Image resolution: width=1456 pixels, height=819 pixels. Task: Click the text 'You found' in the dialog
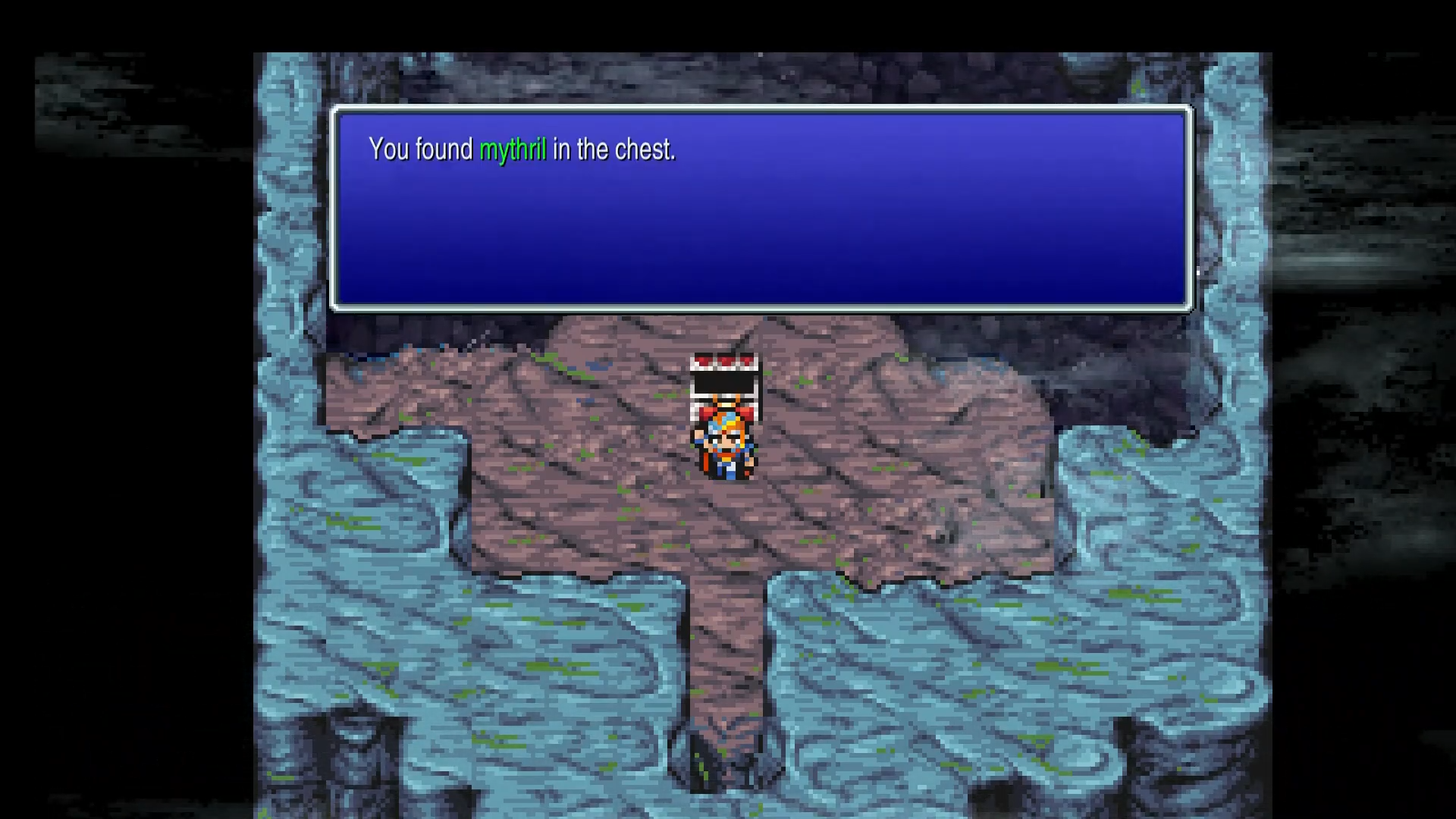point(421,149)
